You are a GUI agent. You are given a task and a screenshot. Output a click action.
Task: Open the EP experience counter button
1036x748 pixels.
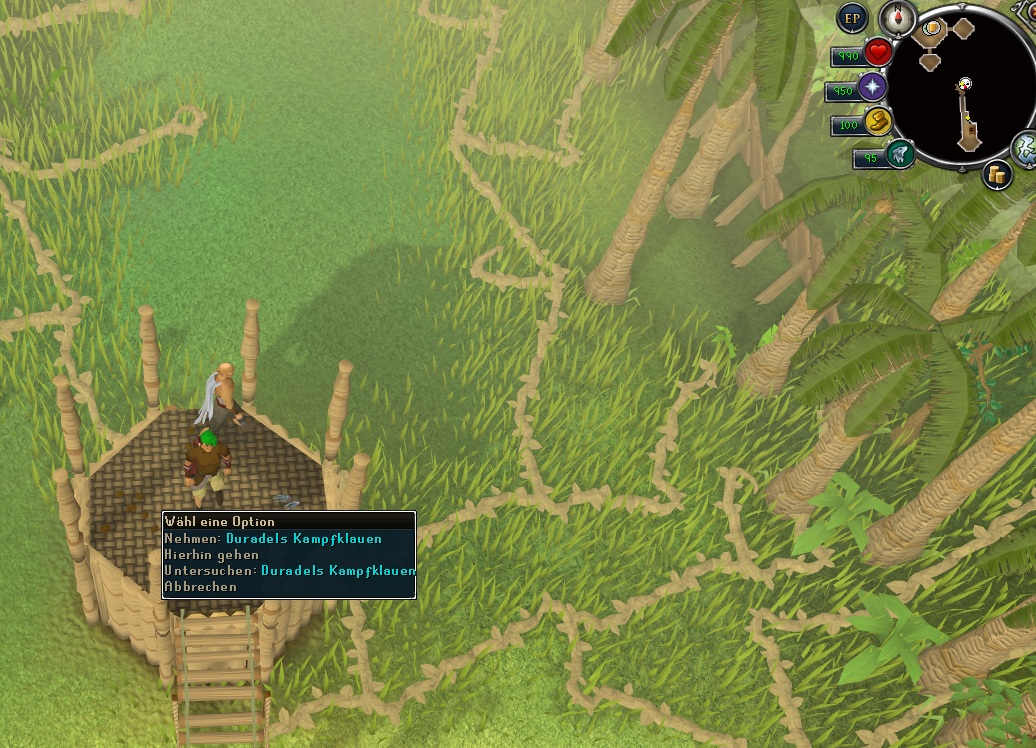[x=852, y=17]
